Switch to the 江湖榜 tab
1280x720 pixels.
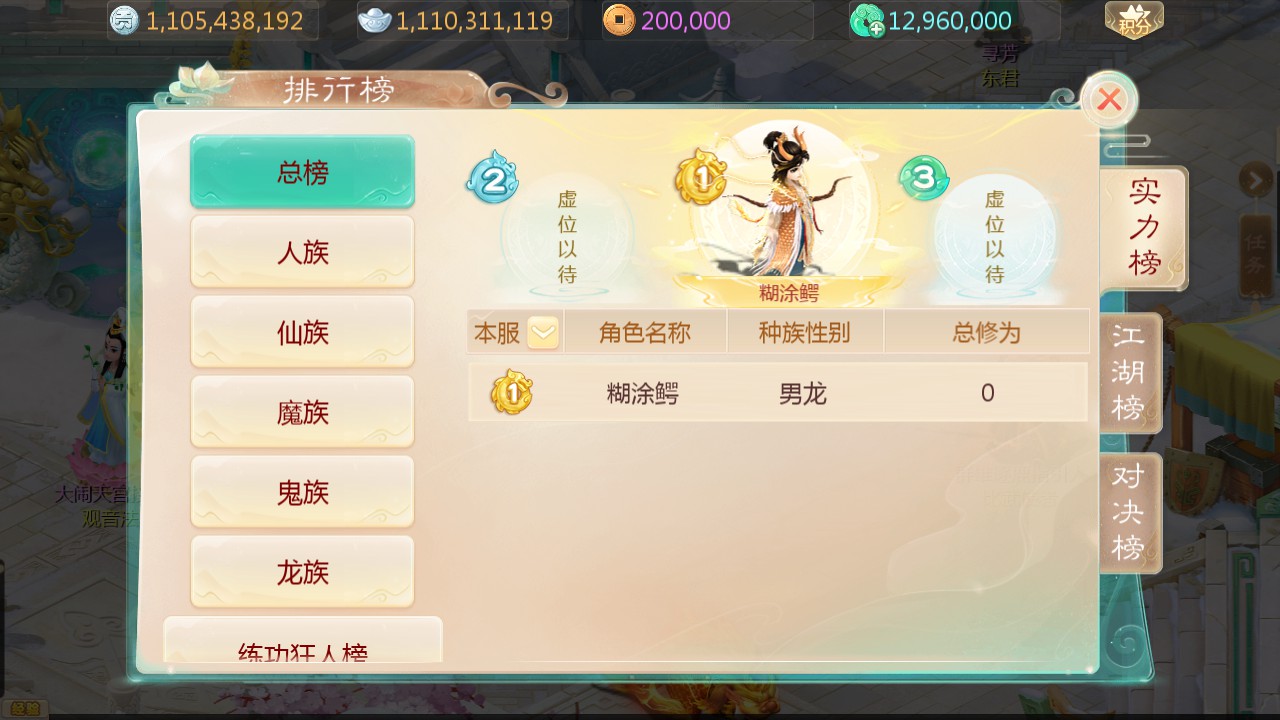click(1129, 371)
